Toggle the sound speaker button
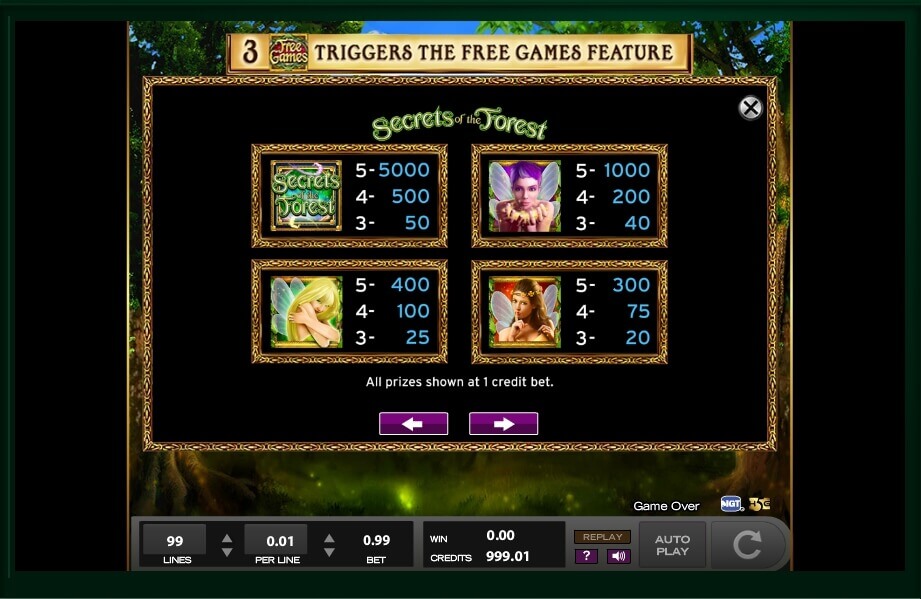921x599 pixels. [618, 556]
